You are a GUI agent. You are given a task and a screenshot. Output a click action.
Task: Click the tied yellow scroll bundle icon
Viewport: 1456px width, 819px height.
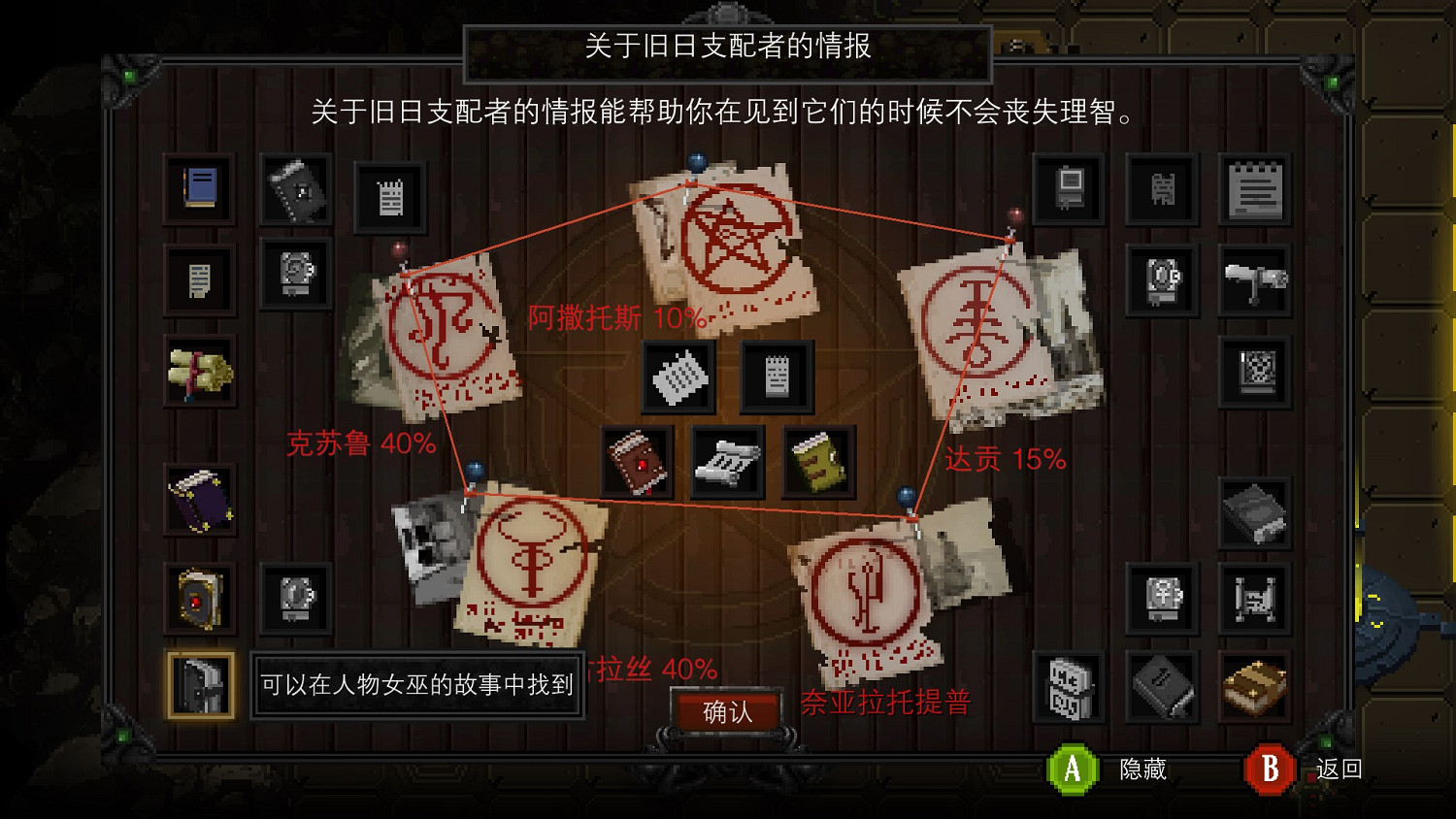pos(198,371)
